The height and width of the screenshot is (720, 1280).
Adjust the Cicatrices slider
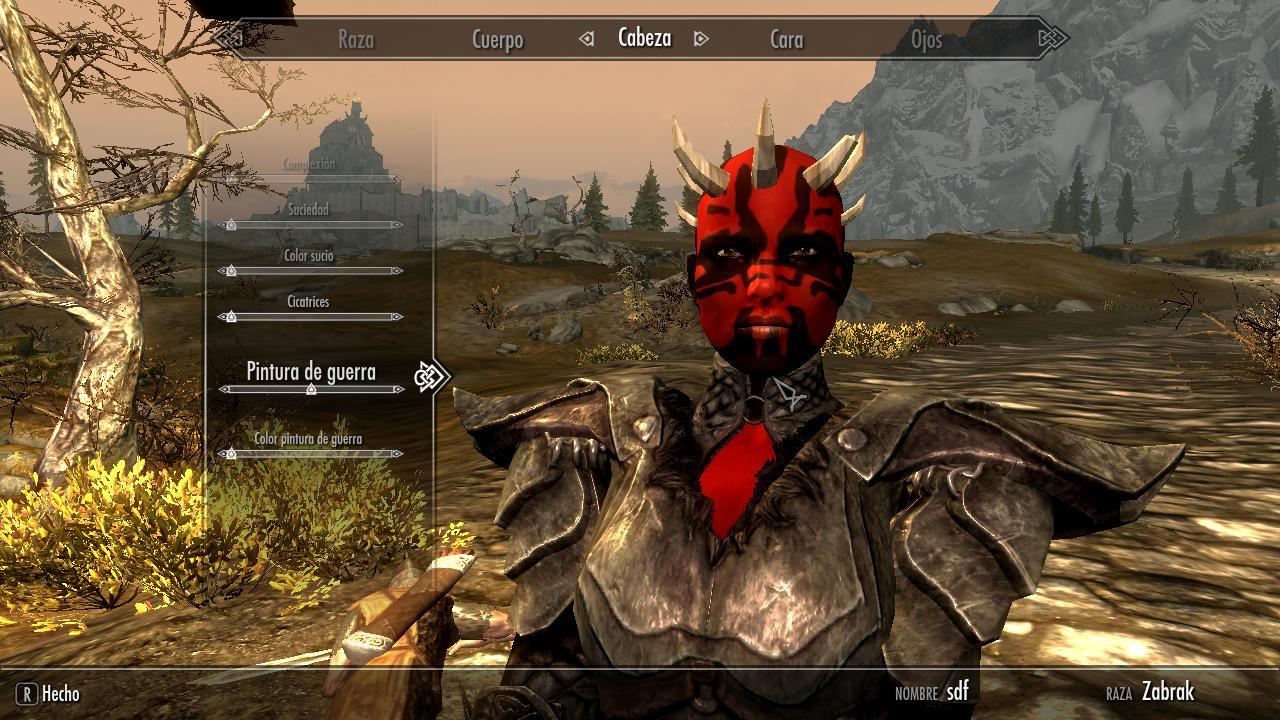pyautogui.click(x=311, y=317)
